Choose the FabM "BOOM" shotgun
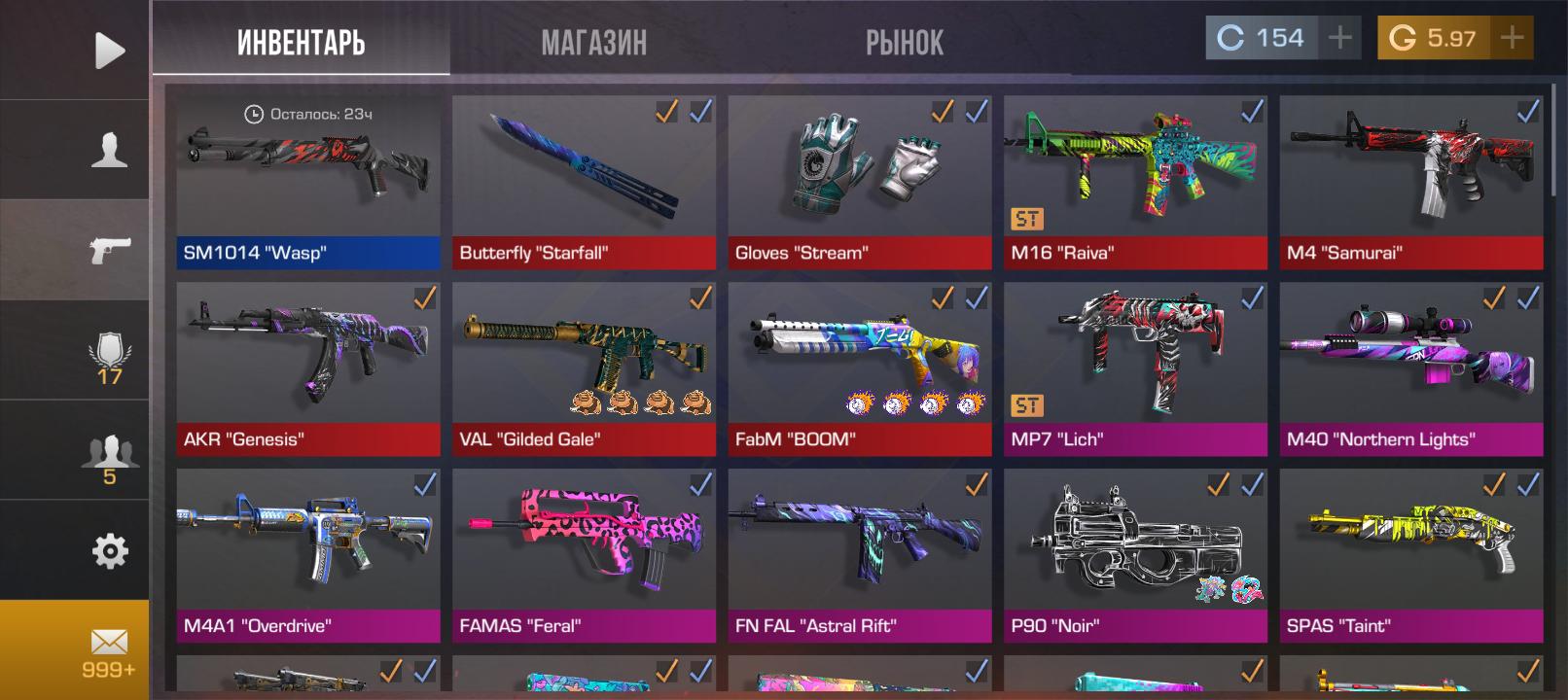 click(x=860, y=368)
